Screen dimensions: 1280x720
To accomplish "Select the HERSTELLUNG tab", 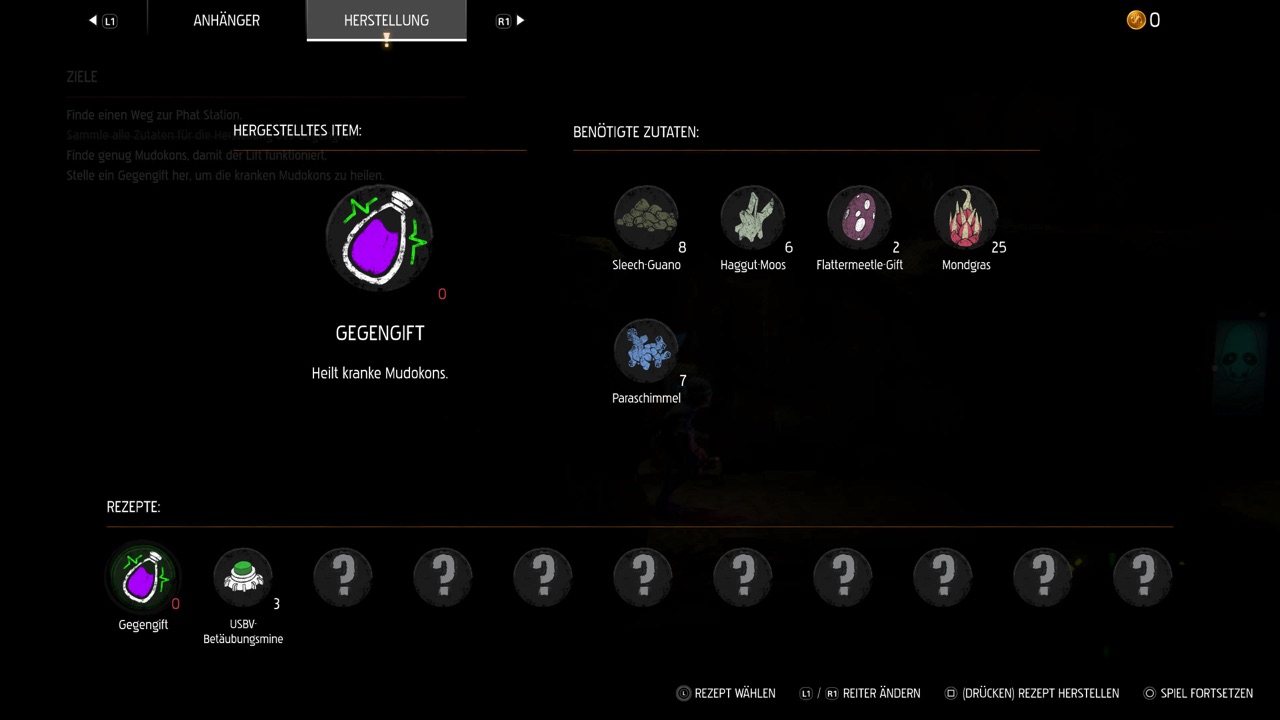I will tap(386, 20).
